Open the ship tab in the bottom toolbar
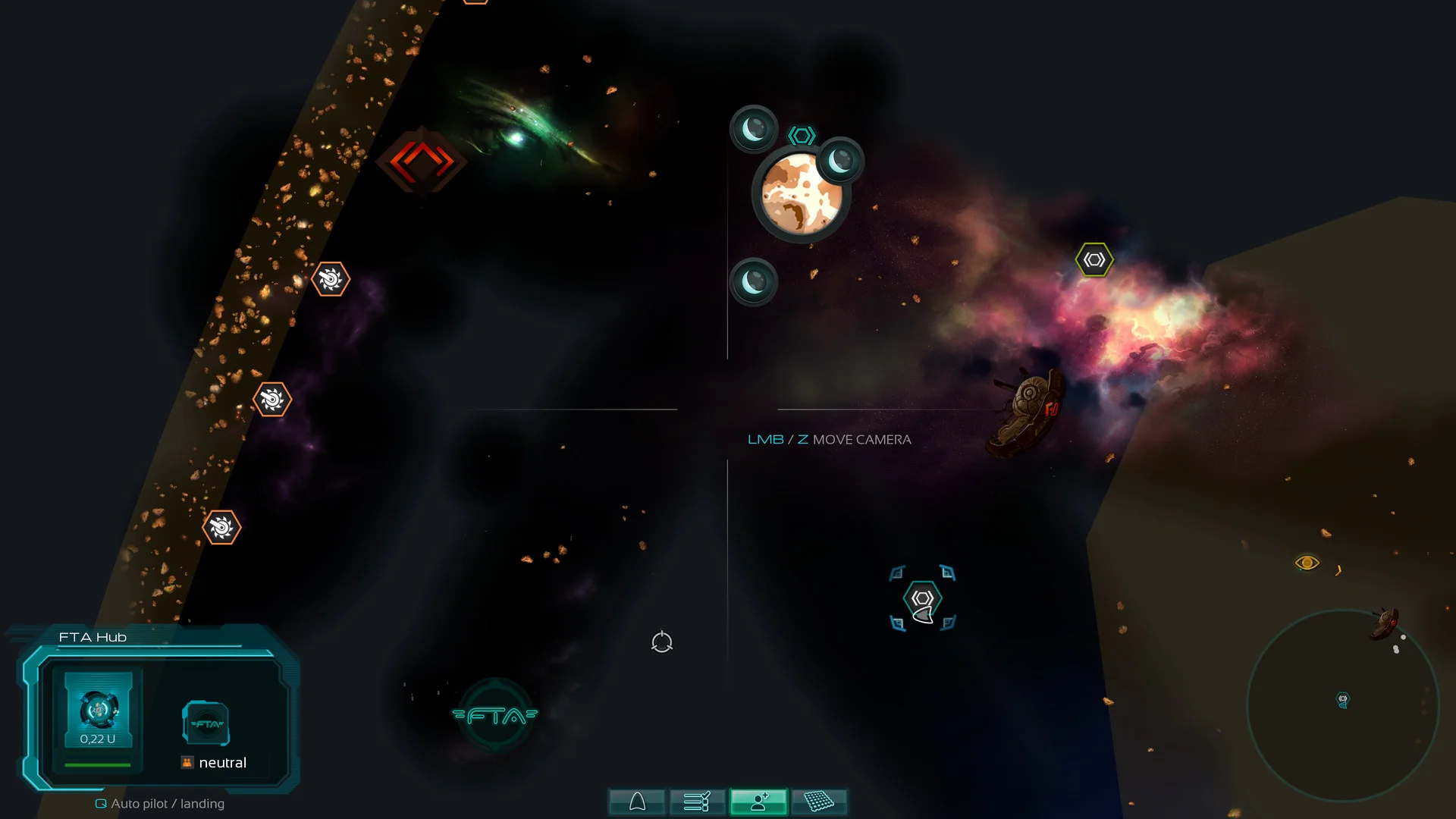The height and width of the screenshot is (819, 1456). point(637,802)
